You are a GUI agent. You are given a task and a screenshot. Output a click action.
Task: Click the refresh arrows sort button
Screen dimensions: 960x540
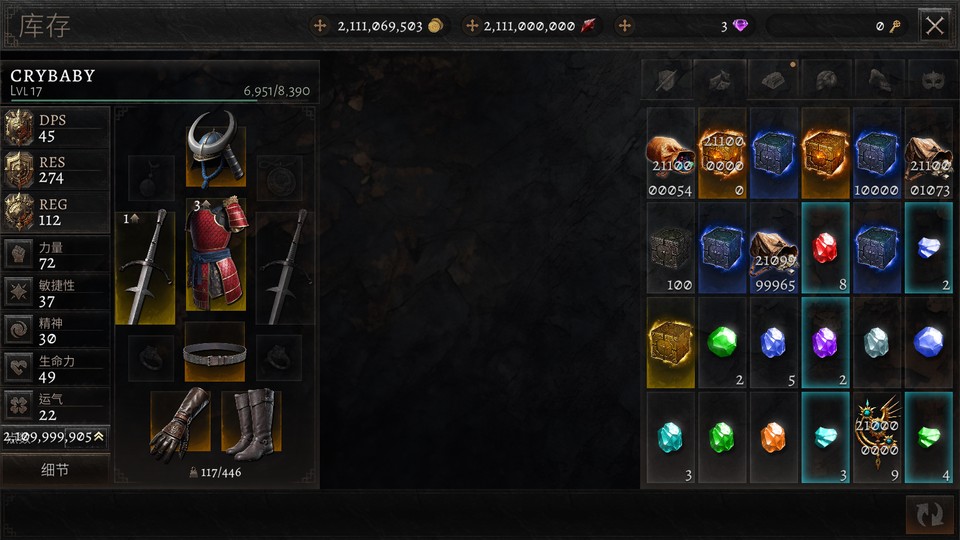pos(929,514)
